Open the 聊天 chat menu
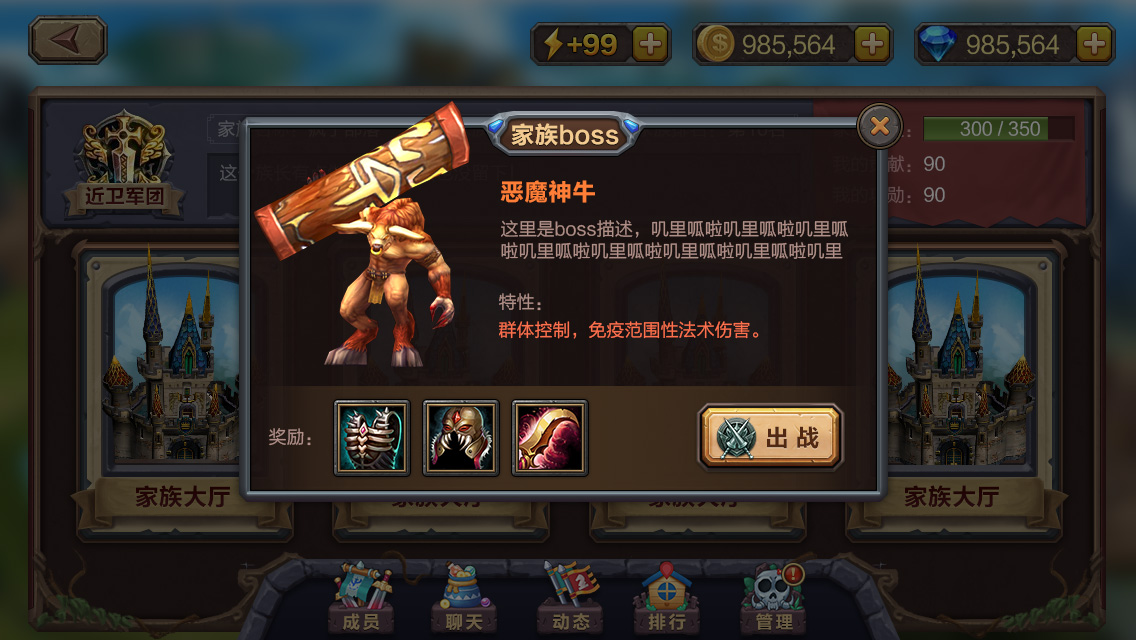The height and width of the screenshot is (640, 1136). [463, 600]
